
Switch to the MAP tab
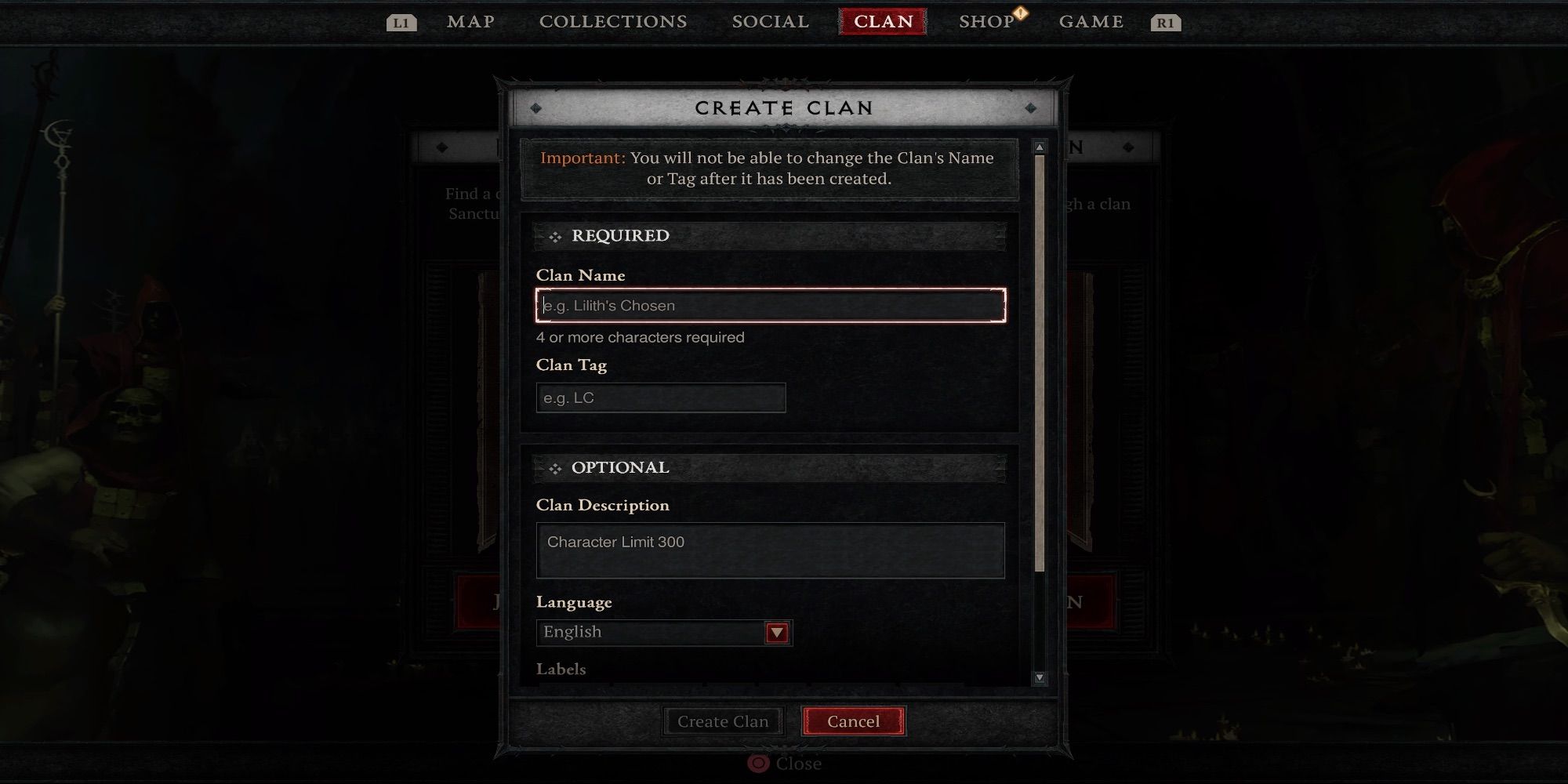click(470, 21)
